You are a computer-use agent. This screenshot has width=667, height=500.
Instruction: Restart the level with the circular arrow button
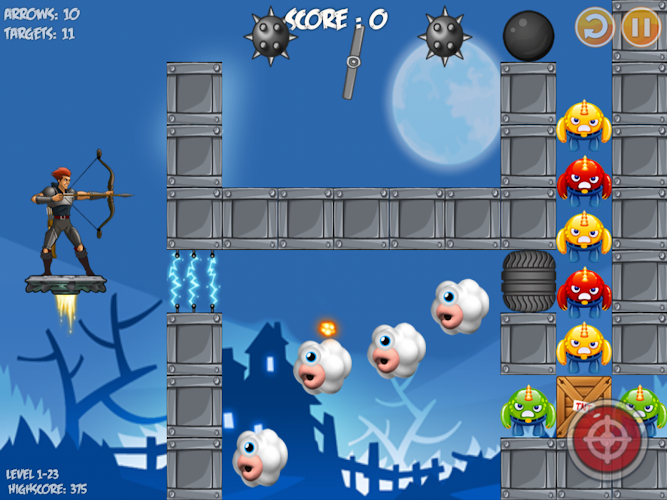[x=595, y=28]
